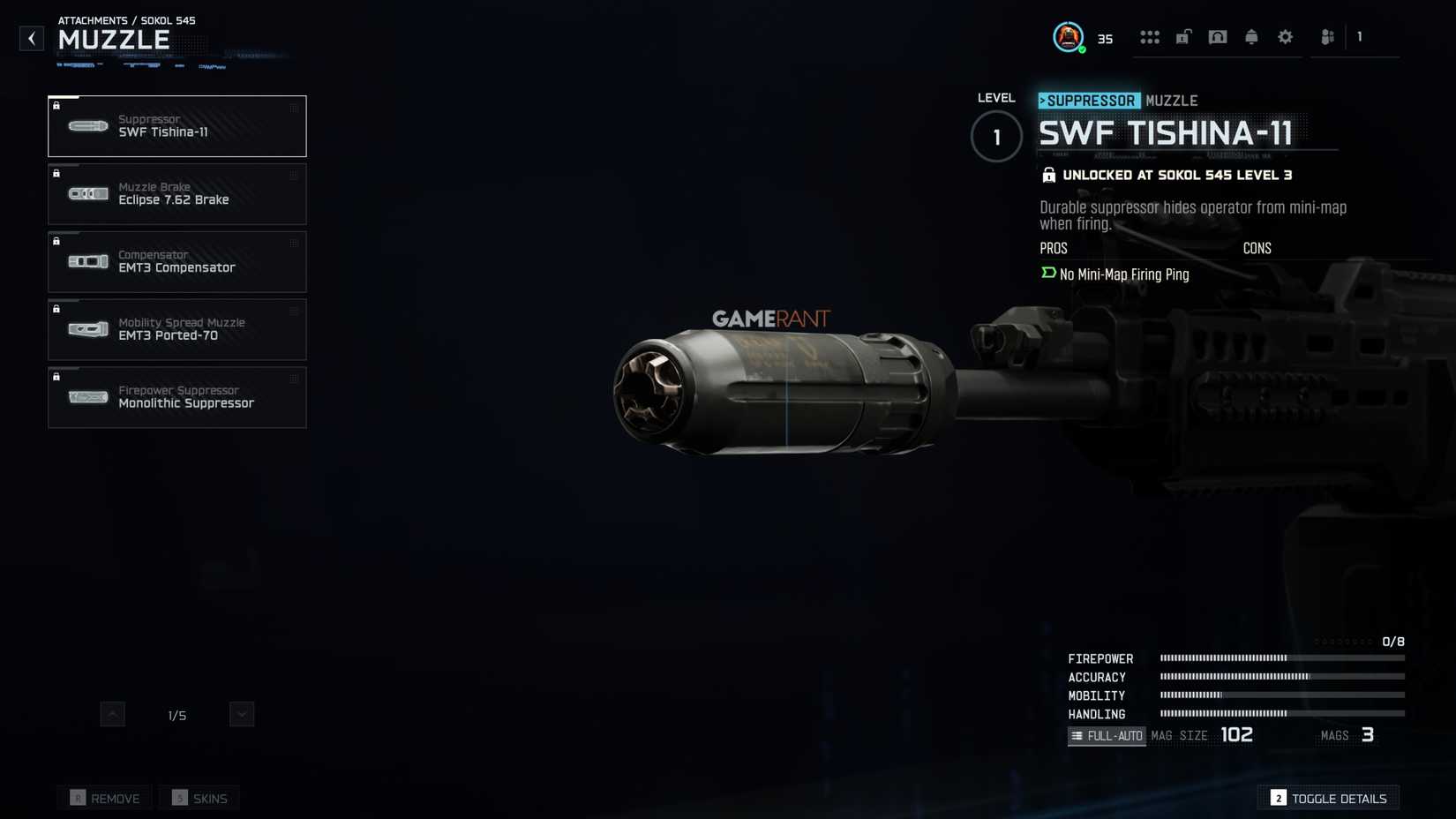Screen dimensions: 1456x819
Task: Switch to the Suppressor category tab
Action: (1090, 101)
